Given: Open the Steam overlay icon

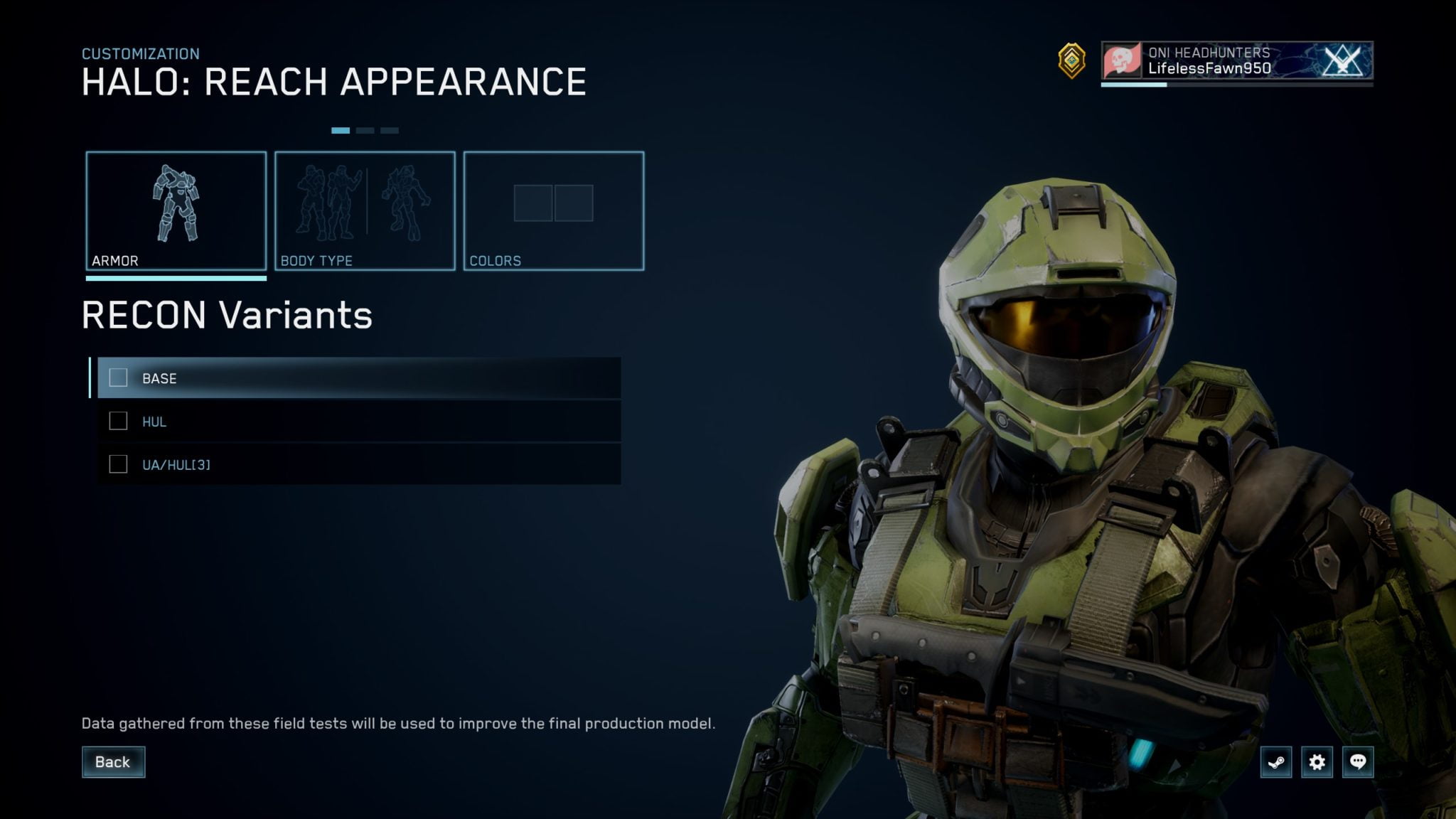Looking at the screenshot, I should [1278, 761].
